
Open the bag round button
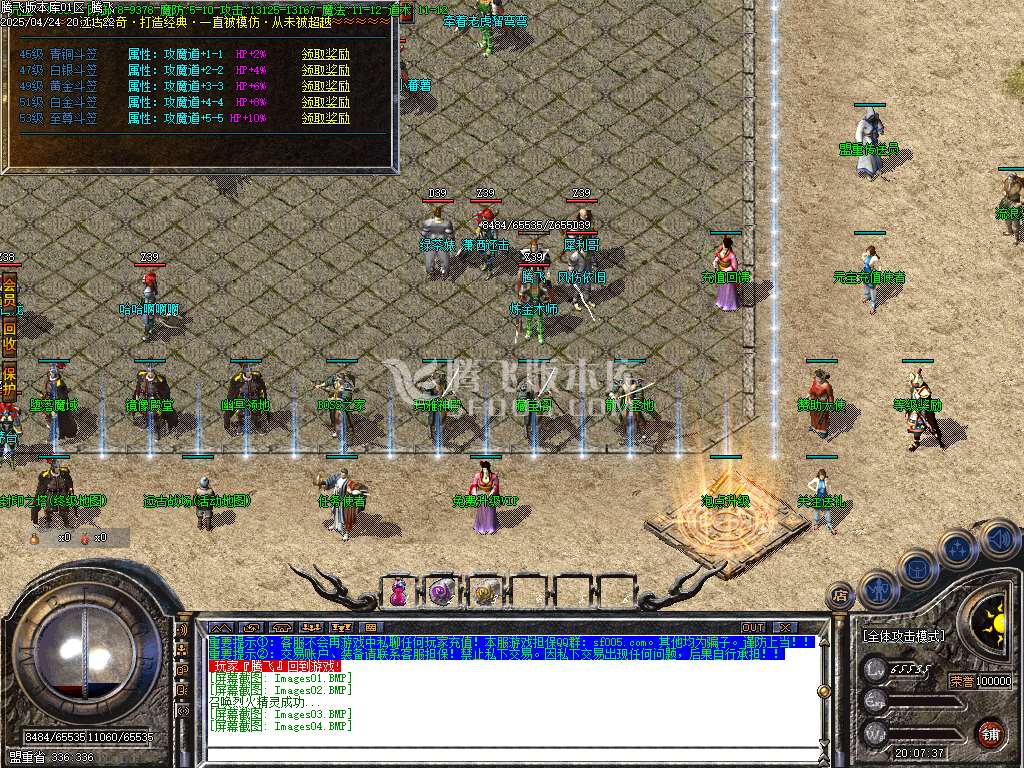point(917,567)
